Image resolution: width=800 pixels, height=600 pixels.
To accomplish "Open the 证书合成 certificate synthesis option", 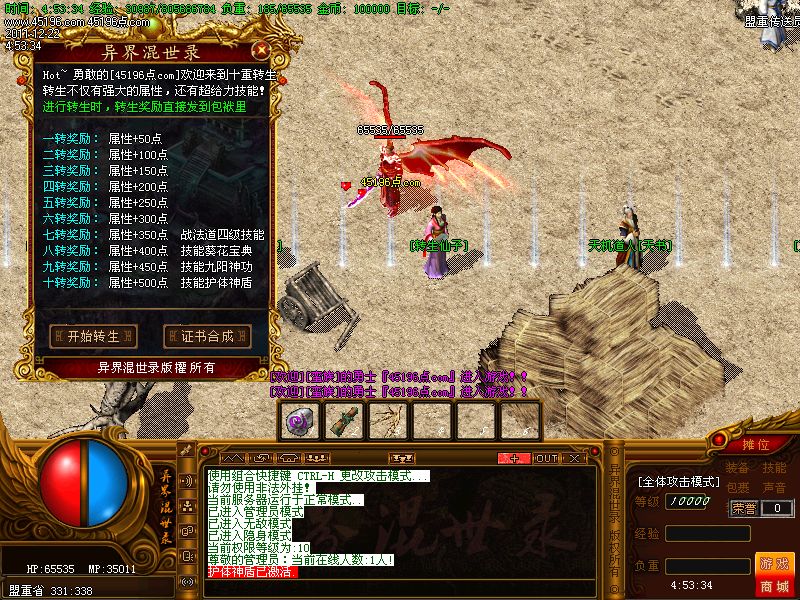I will point(207,336).
